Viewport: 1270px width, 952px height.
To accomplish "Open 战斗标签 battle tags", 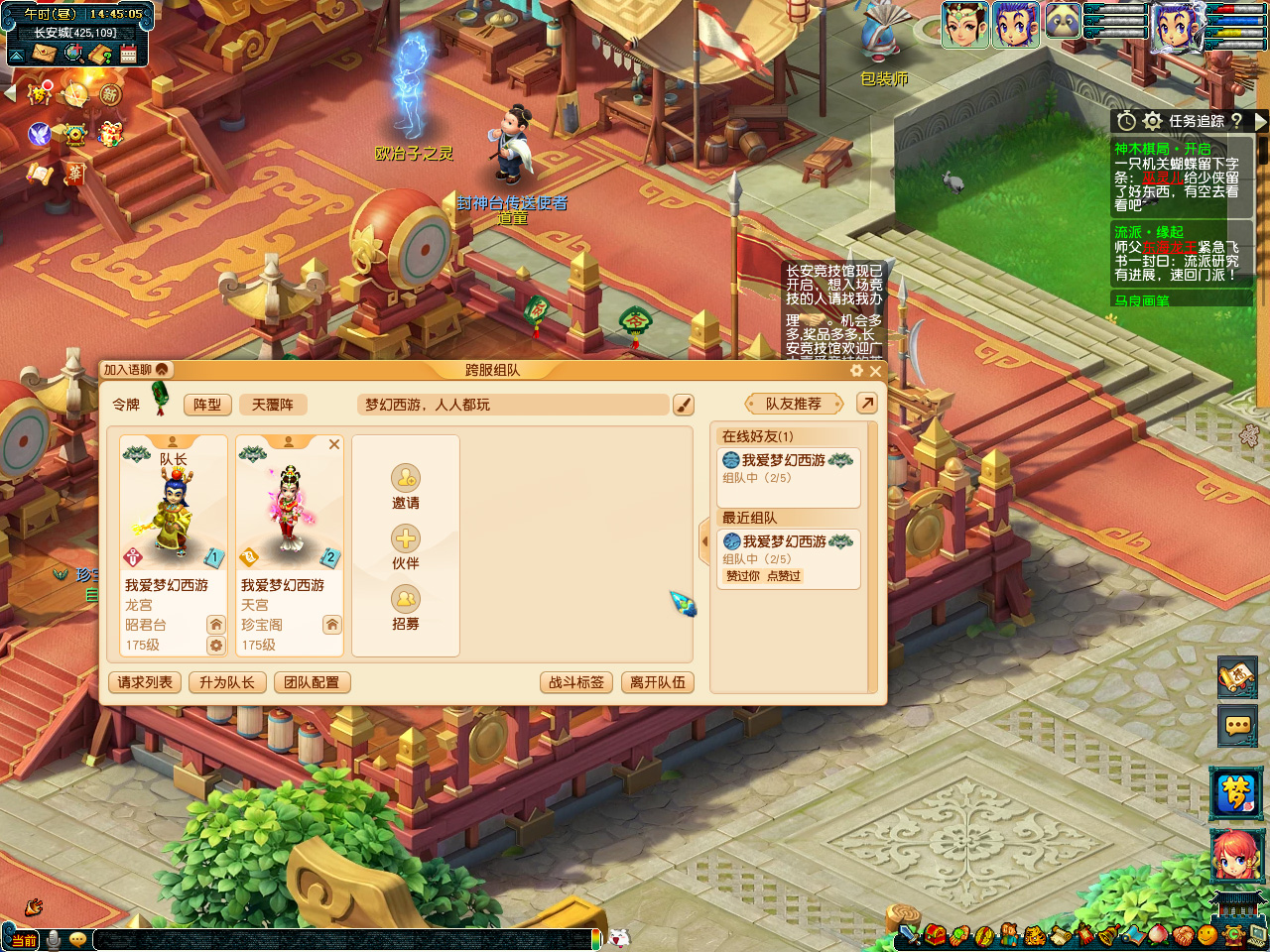I will point(576,682).
